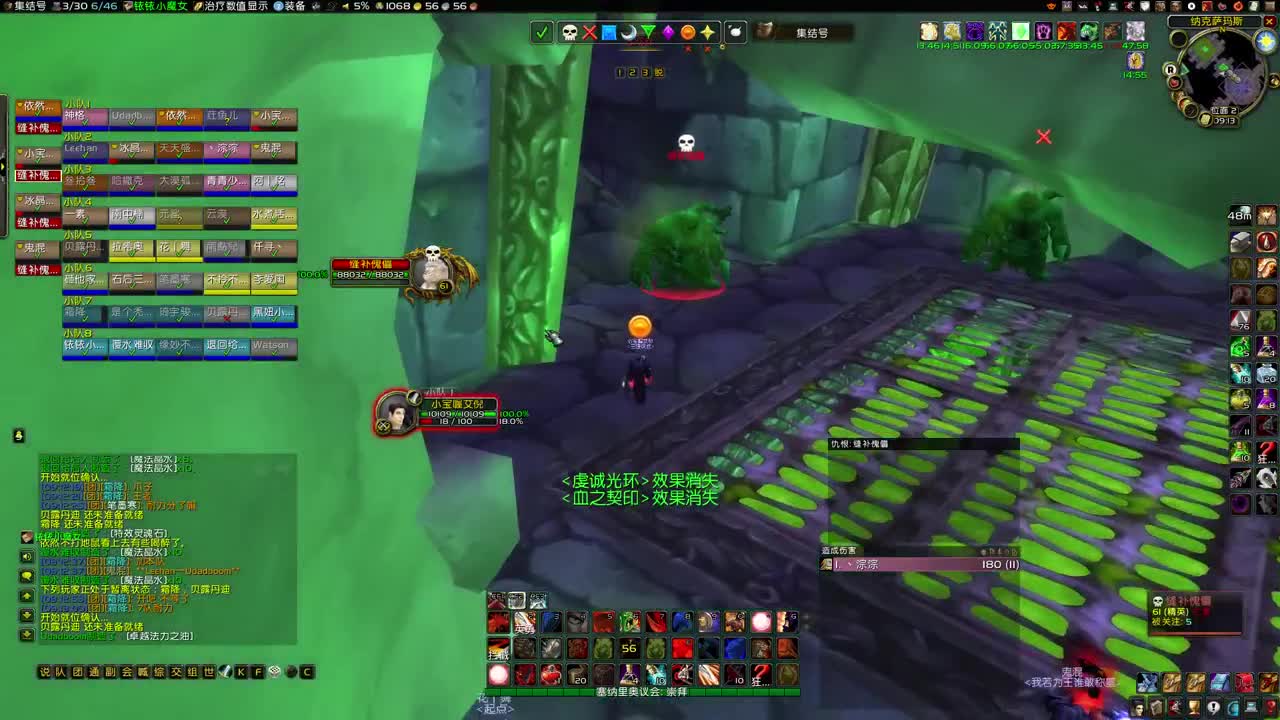
Task: Click the K shortcut icon in chat bar
Action: 240,672
